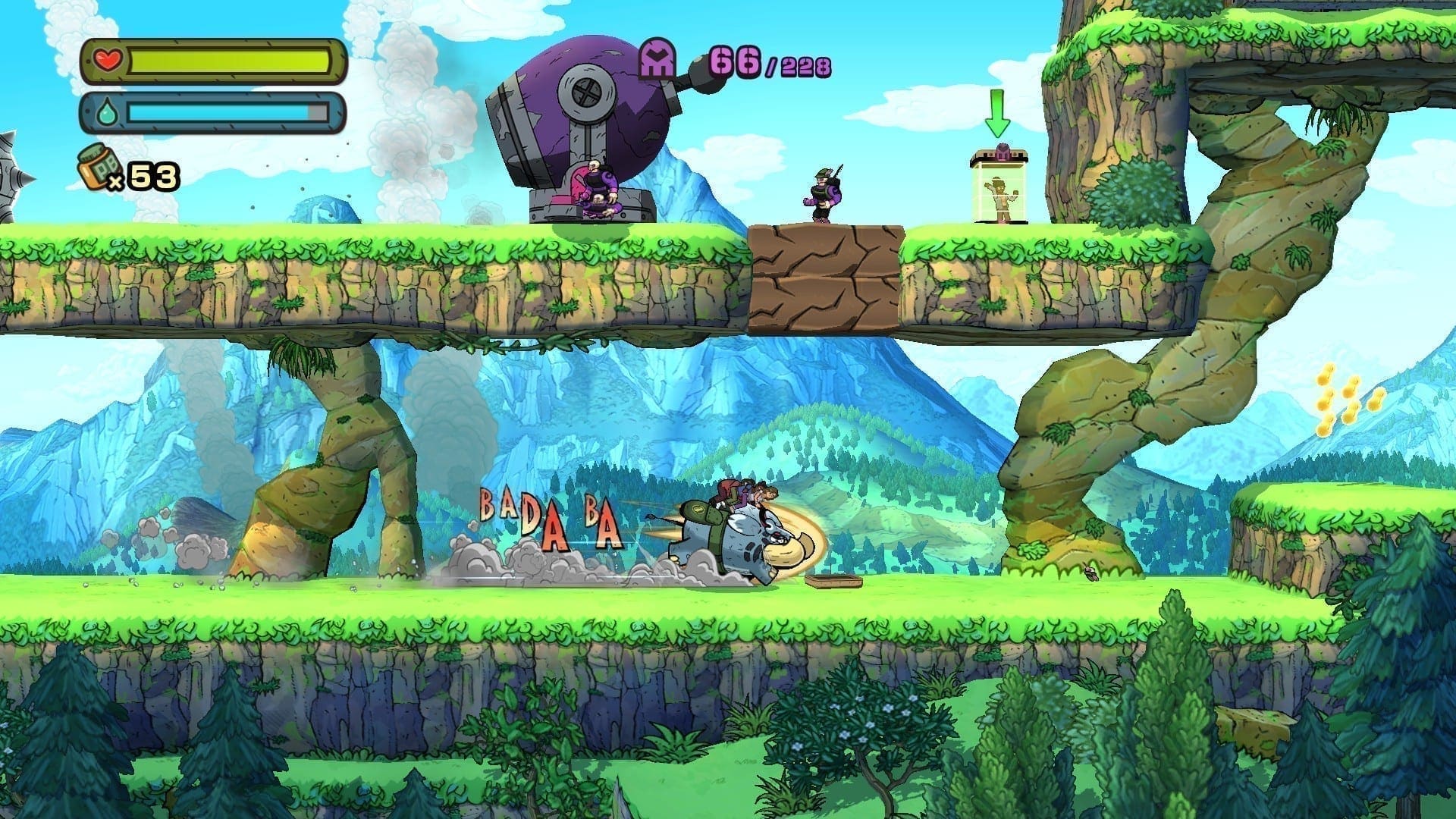Select the purple enemy skull counter icon

click(x=657, y=59)
